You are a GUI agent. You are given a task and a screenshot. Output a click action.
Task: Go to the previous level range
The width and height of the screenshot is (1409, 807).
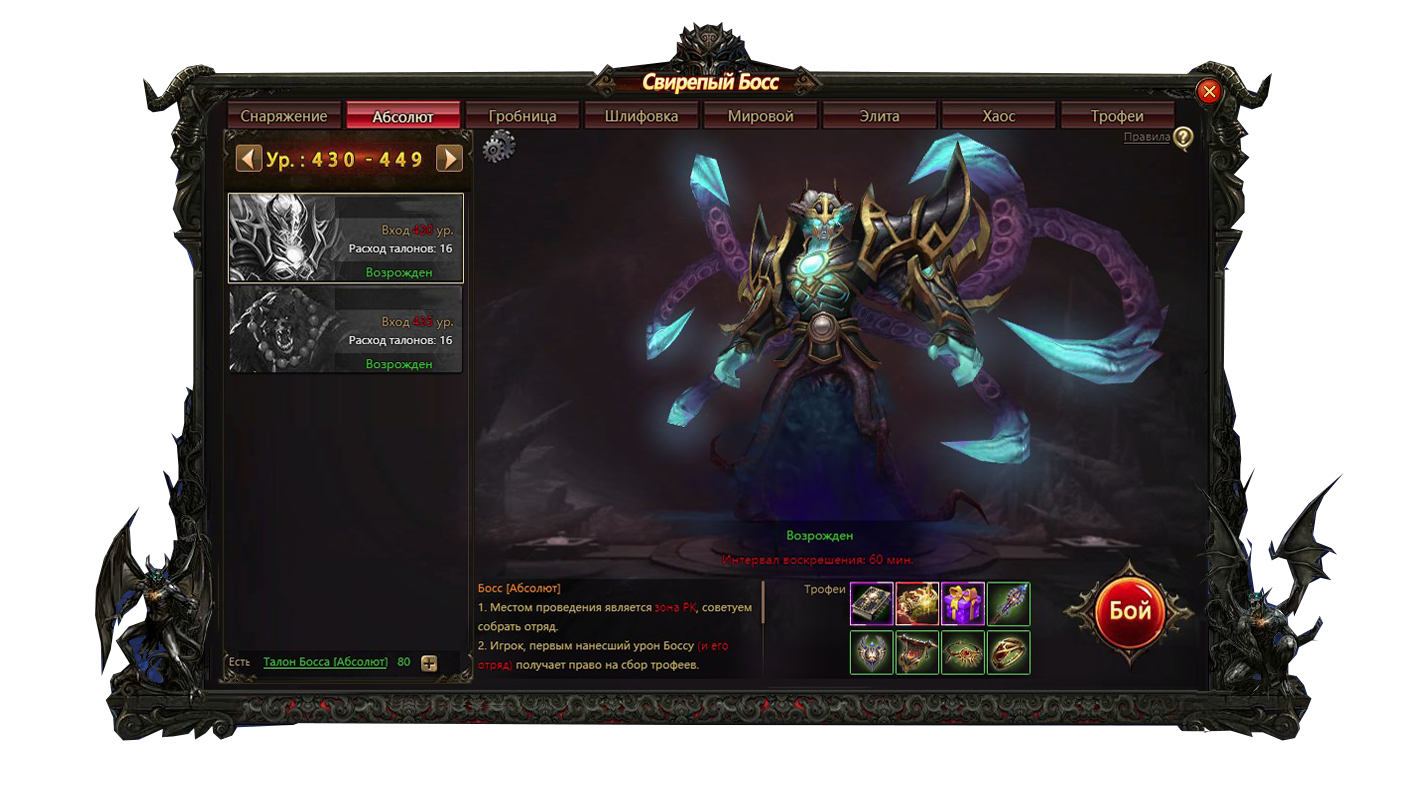point(249,159)
